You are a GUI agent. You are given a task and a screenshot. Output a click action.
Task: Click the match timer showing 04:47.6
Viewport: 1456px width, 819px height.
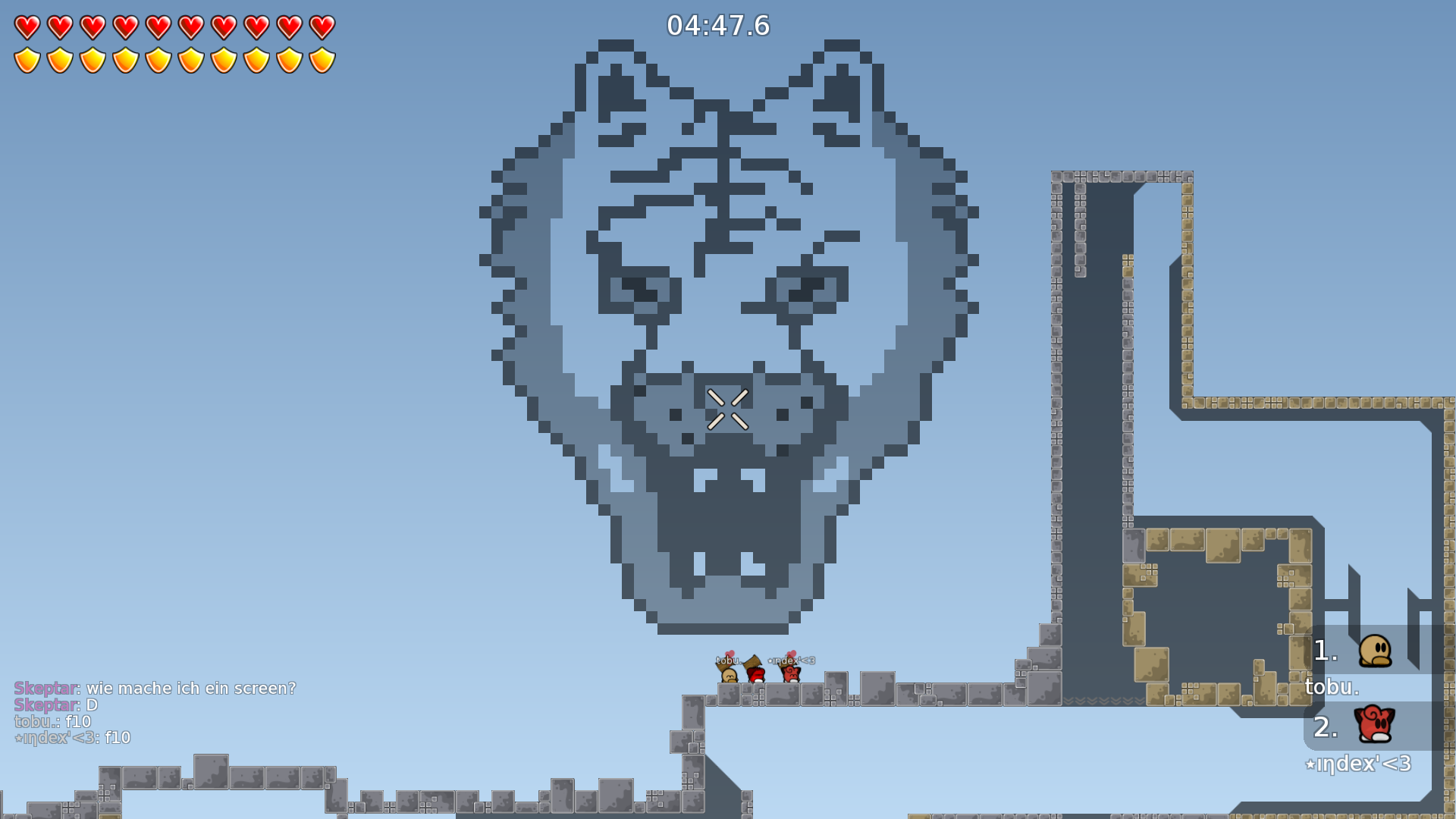718,26
